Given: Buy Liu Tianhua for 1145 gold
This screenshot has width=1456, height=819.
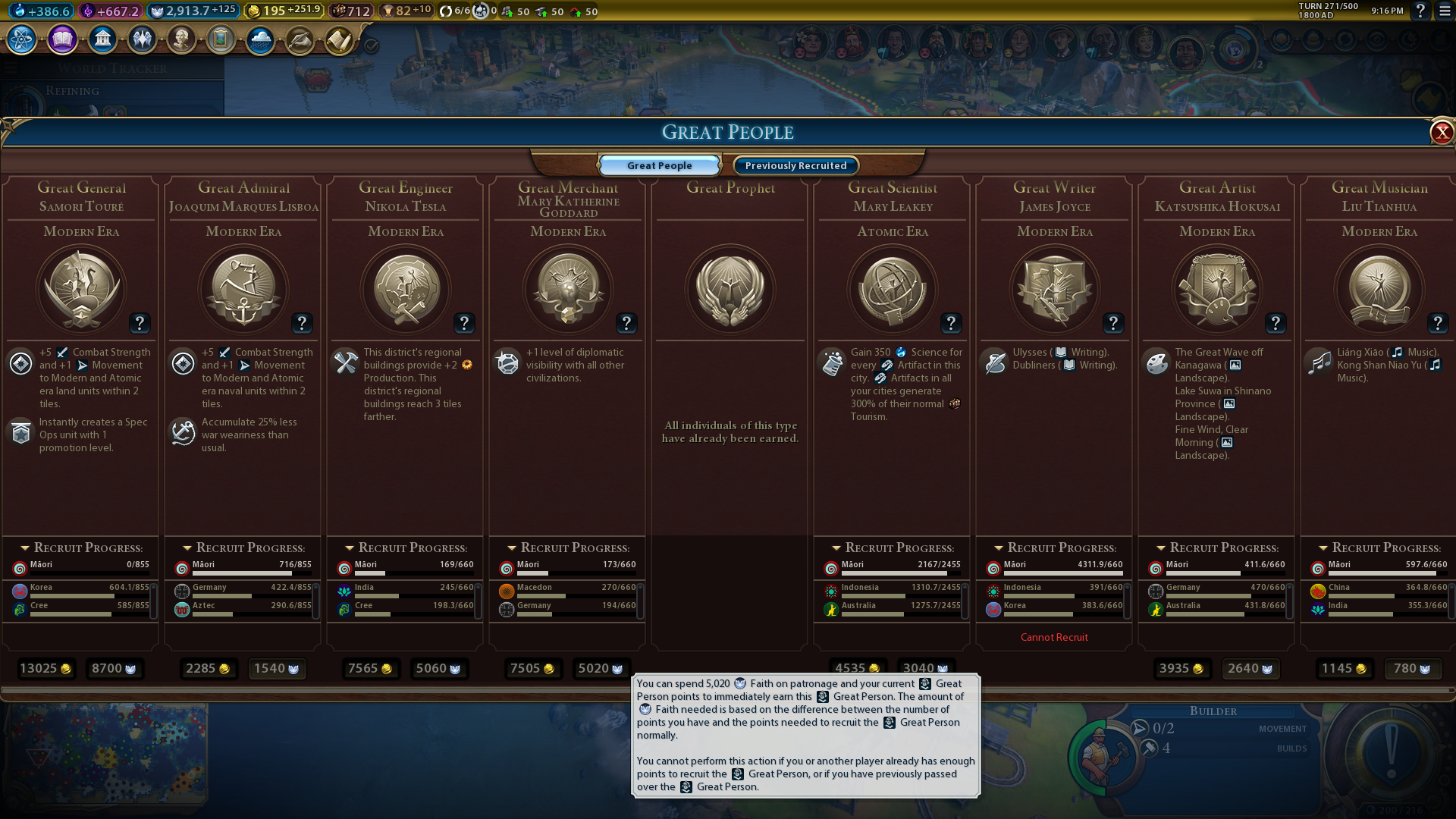Looking at the screenshot, I should tap(1344, 668).
